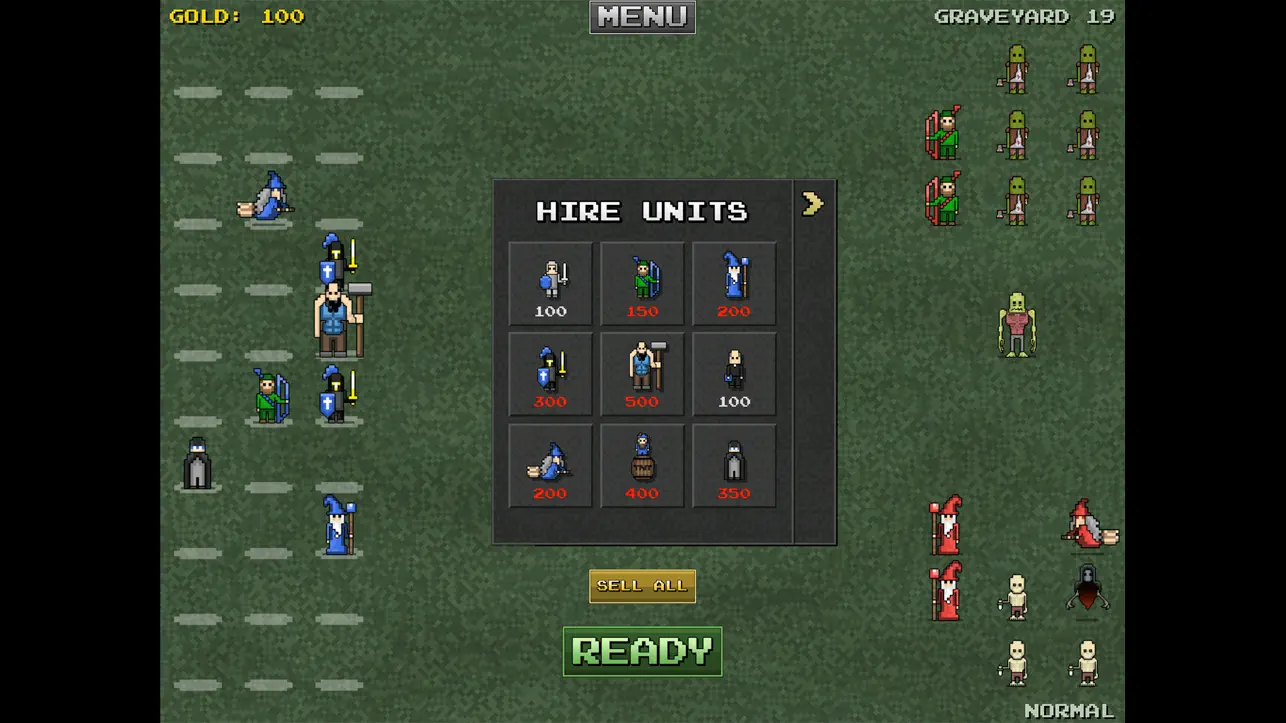This screenshot has height=723, width=1286.
Task: Open the game MENU
Action: (x=641, y=16)
